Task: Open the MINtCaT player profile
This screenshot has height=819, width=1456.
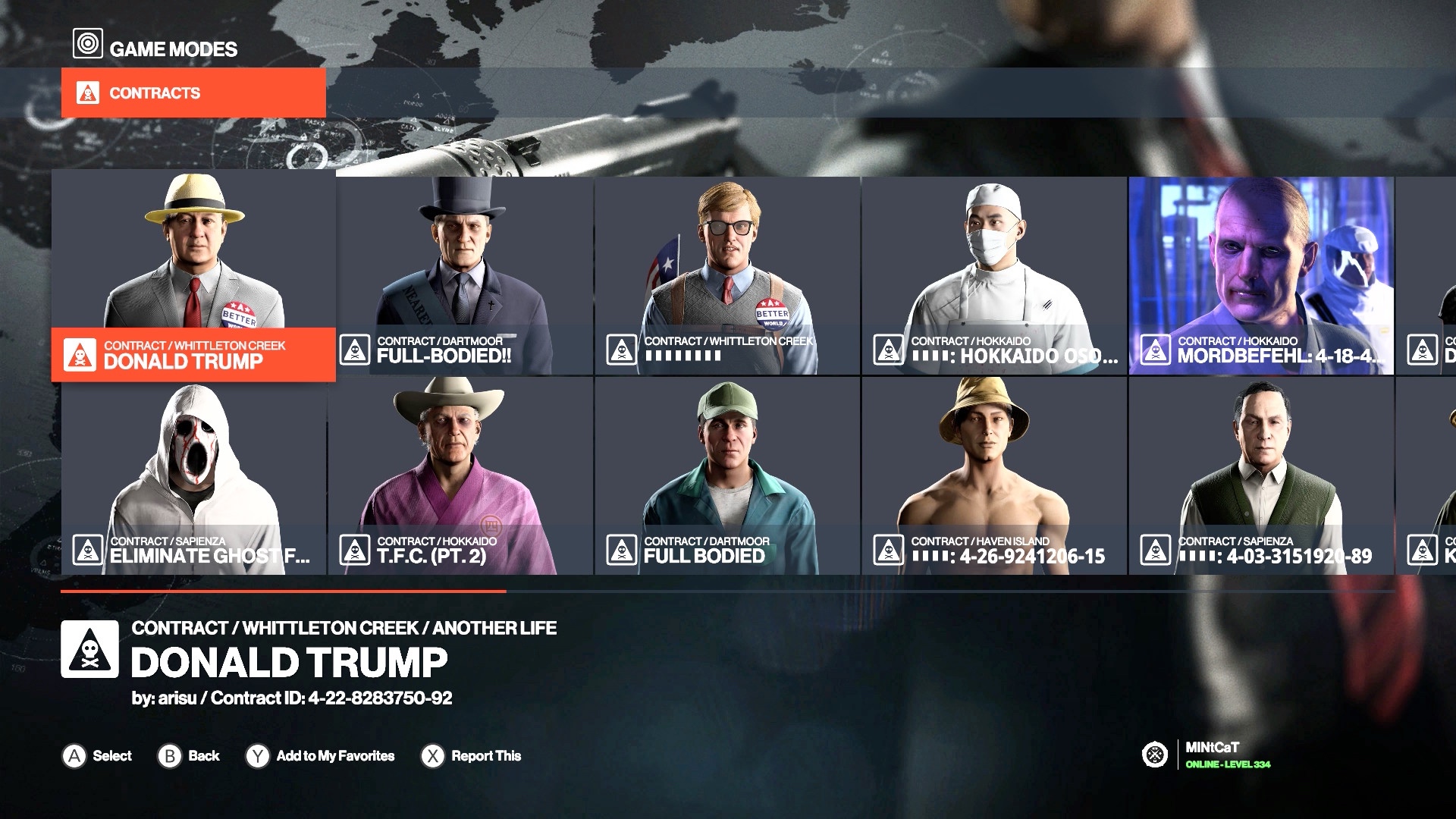Action: (x=1210, y=755)
